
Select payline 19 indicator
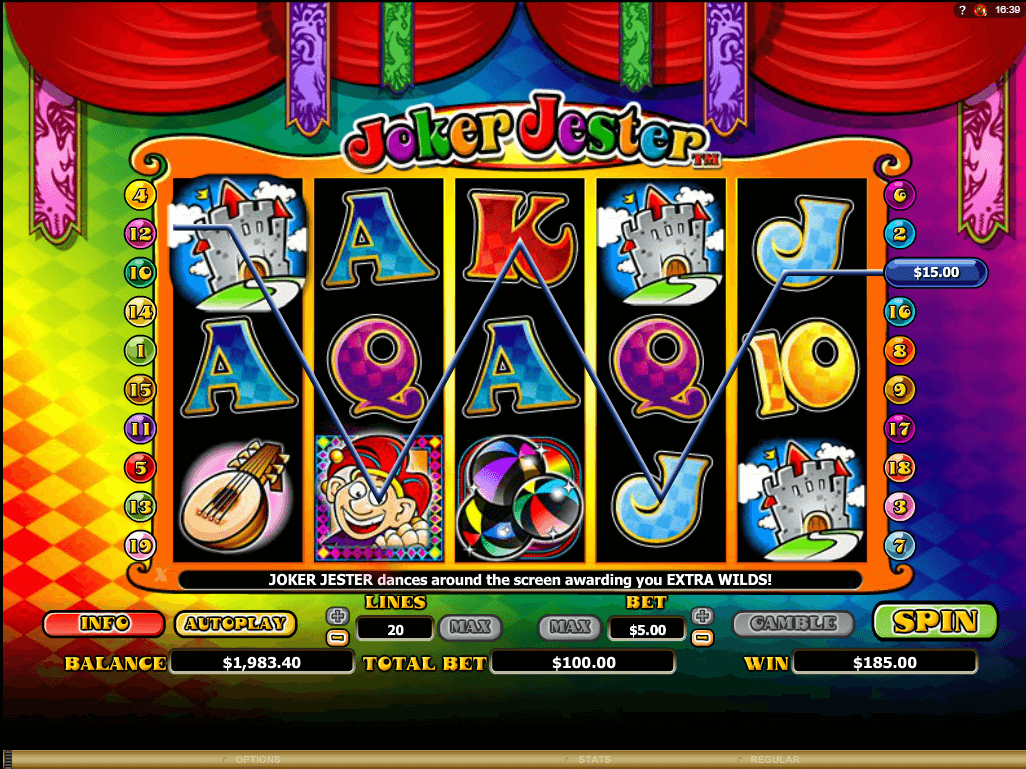click(138, 545)
